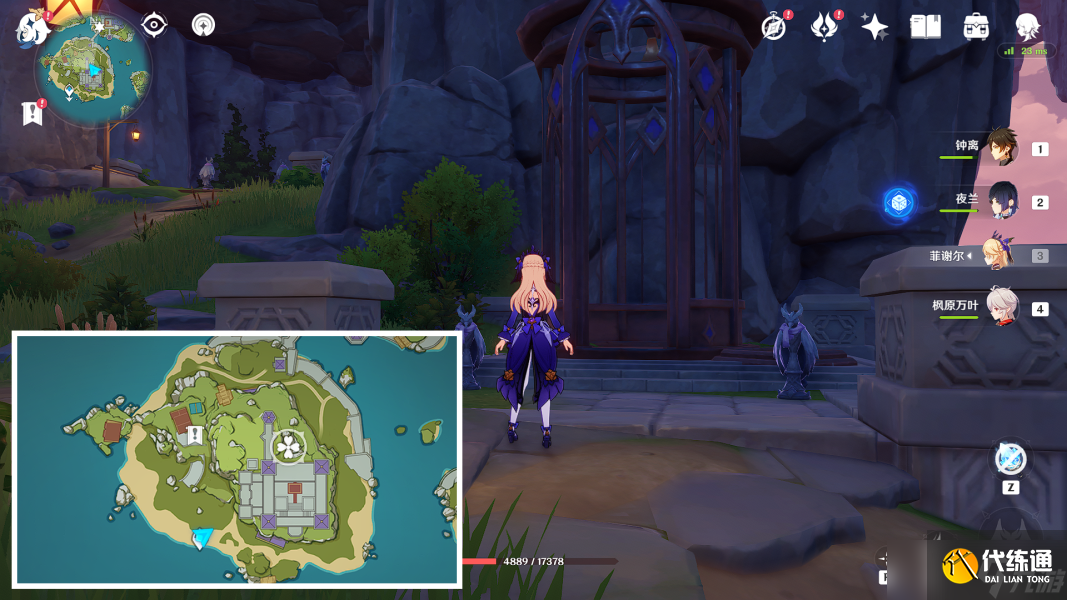This screenshot has width=1067, height=600.
Task: Switch to party member 夜兰
Action: click(1001, 201)
